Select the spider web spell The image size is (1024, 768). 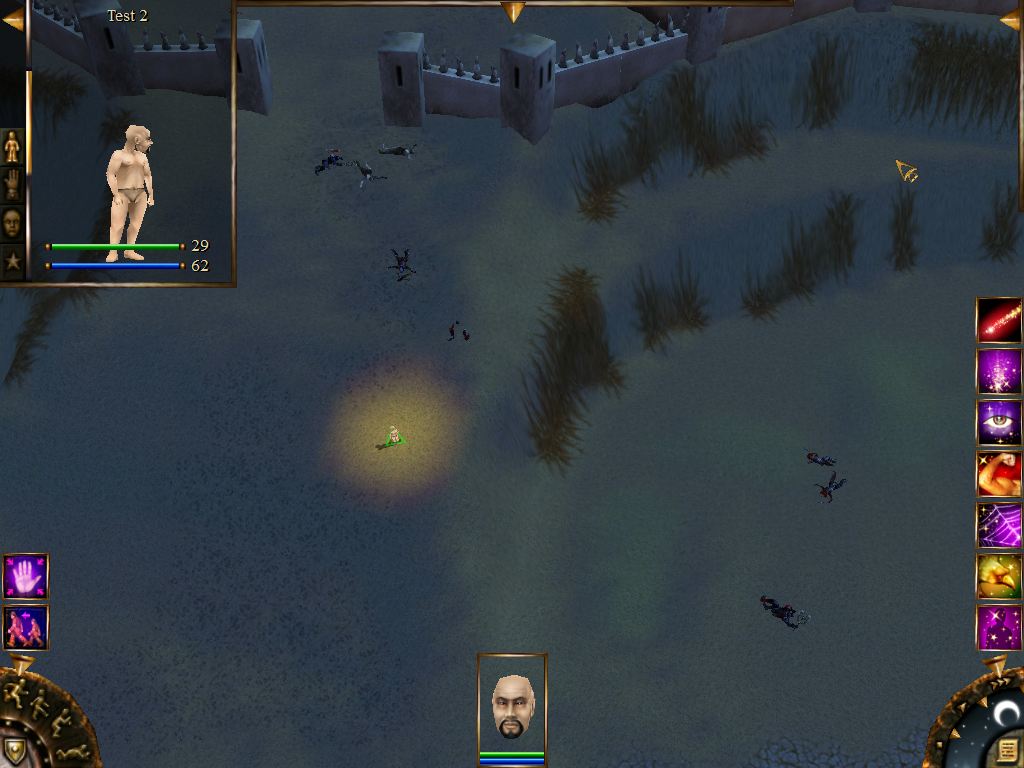coord(998,525)
